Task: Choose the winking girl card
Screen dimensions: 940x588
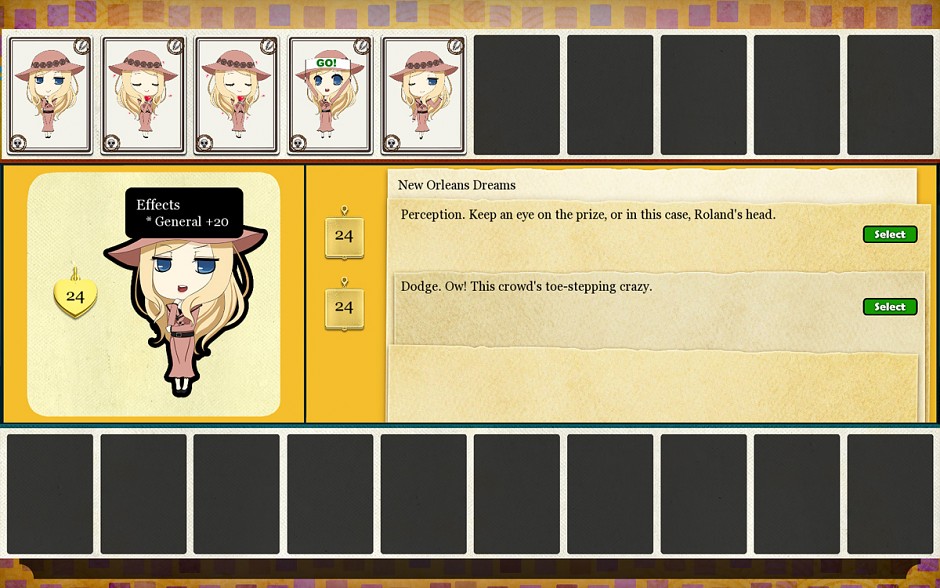Action: pyautogui.click(x=423, y=95)
